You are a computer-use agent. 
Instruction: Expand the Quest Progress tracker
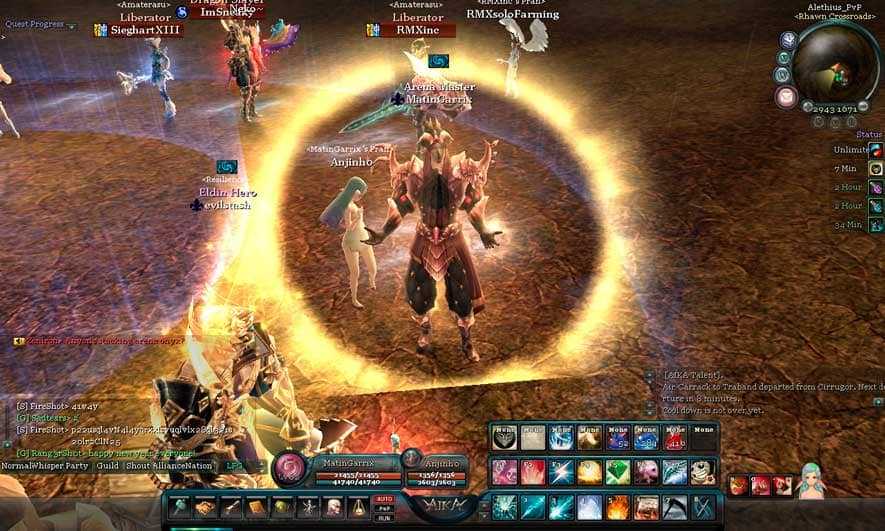pyautogui.click(x=72, y=26)
